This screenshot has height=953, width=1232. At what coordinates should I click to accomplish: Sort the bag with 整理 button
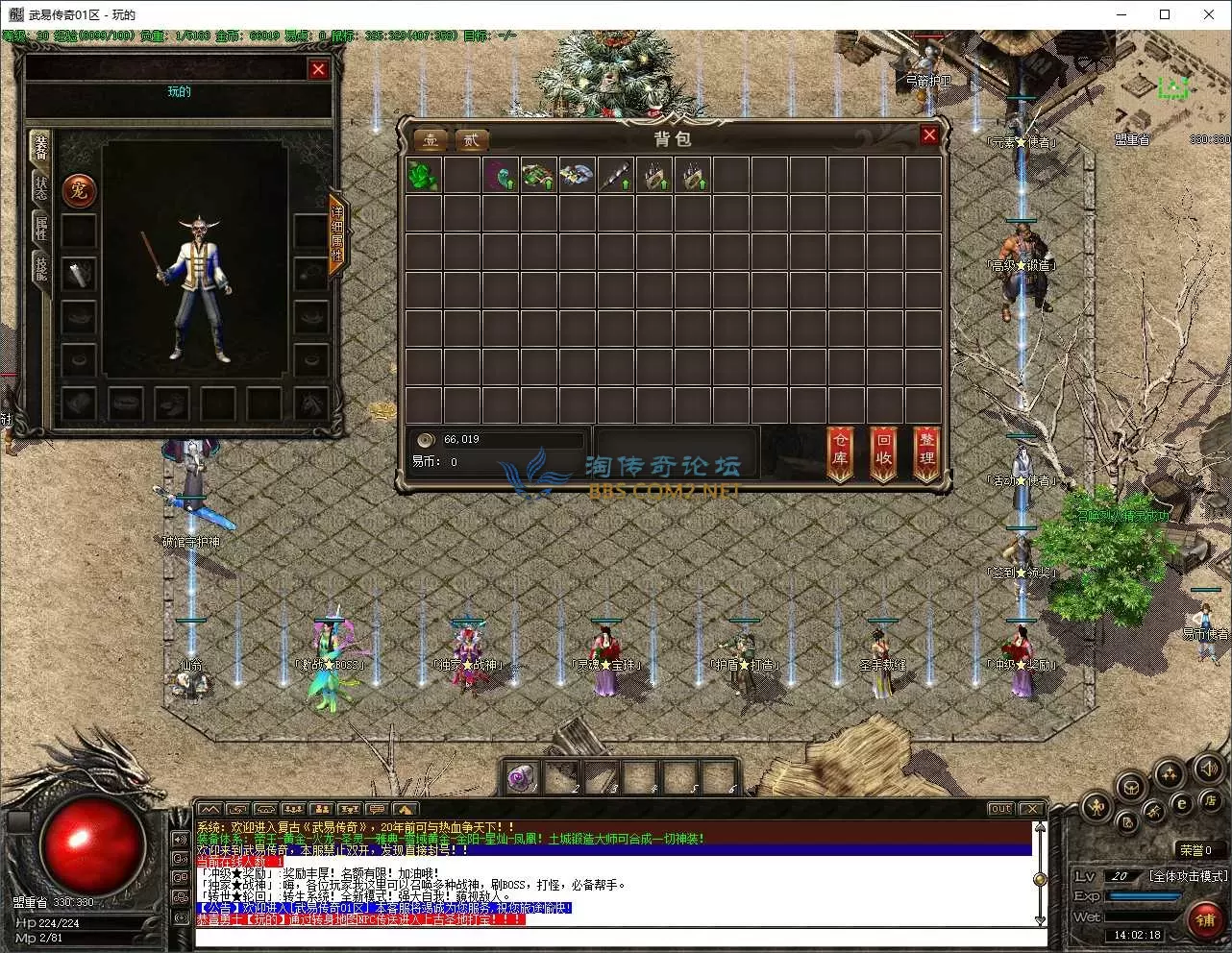tap(926, 451)
